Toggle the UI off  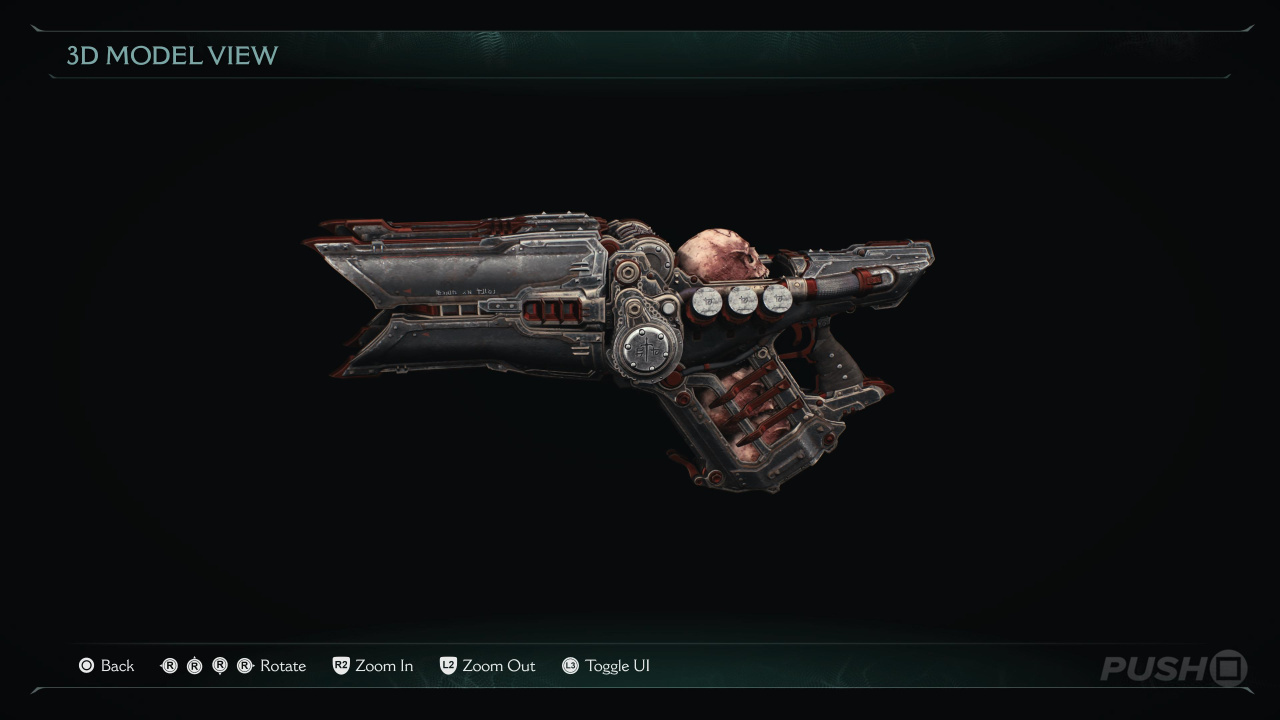click(606, 666)
